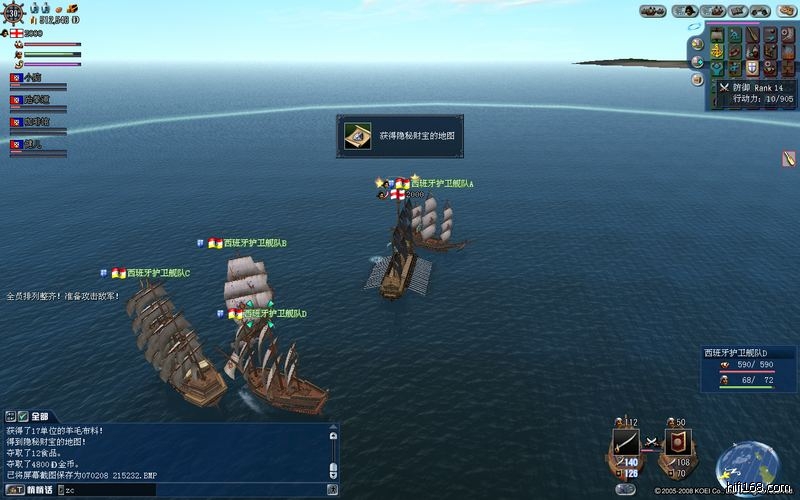
Task: Select the Spanish escort fleet A nameplate
Action: click(x=440, y=184)
